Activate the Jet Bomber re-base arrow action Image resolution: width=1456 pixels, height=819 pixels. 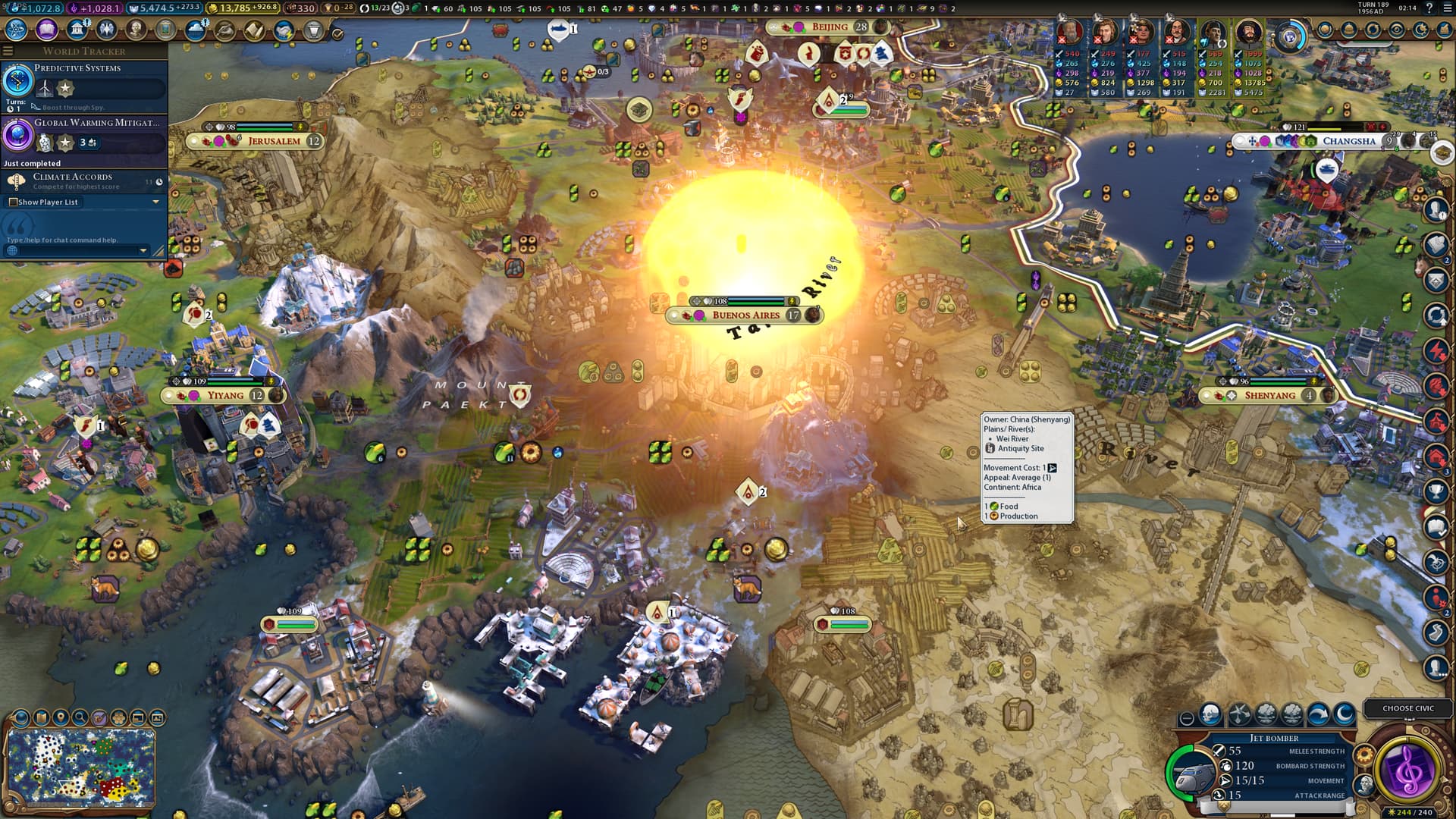1318,714
